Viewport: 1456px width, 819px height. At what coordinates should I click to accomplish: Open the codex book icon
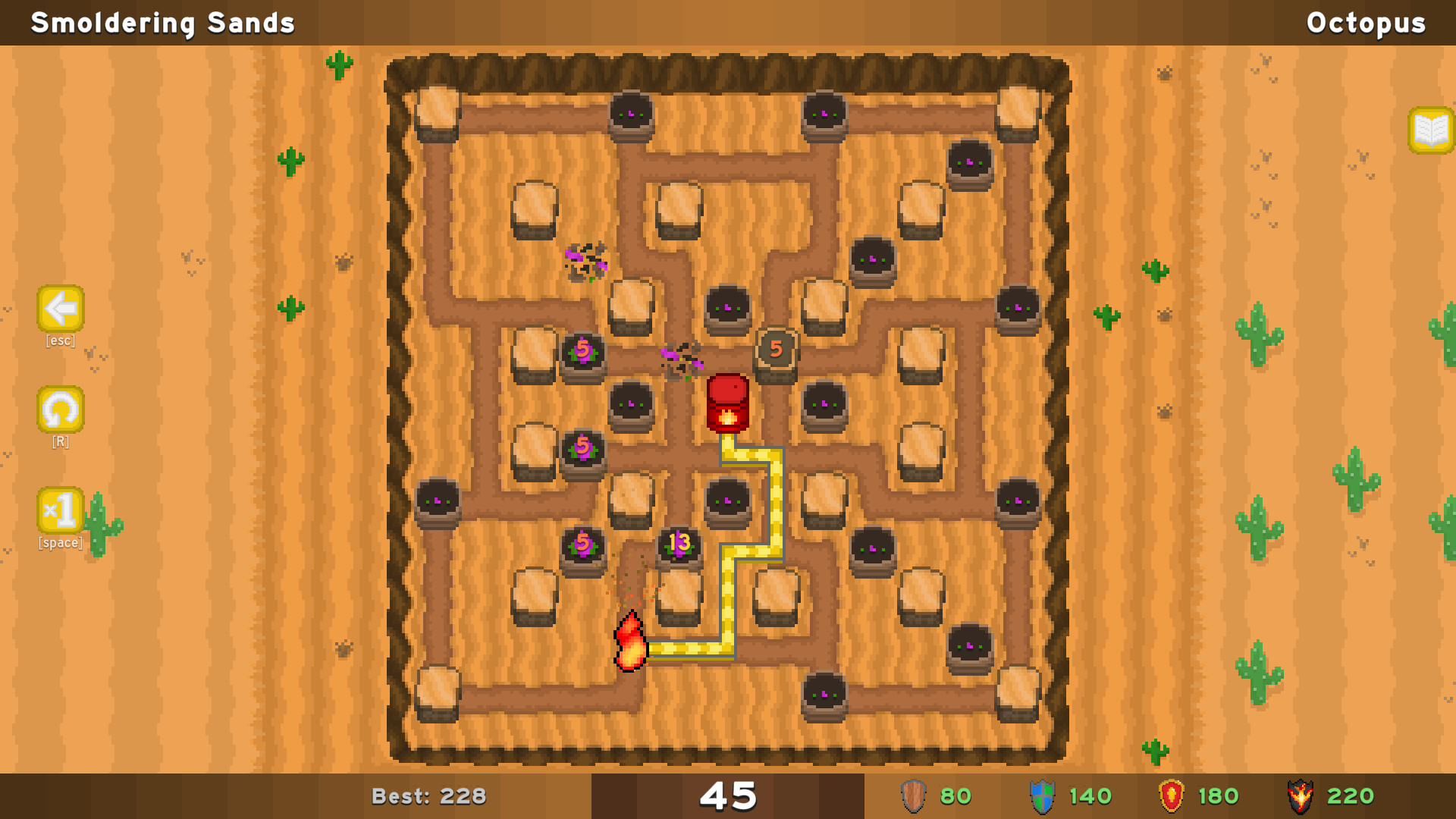pos(1430,129)
